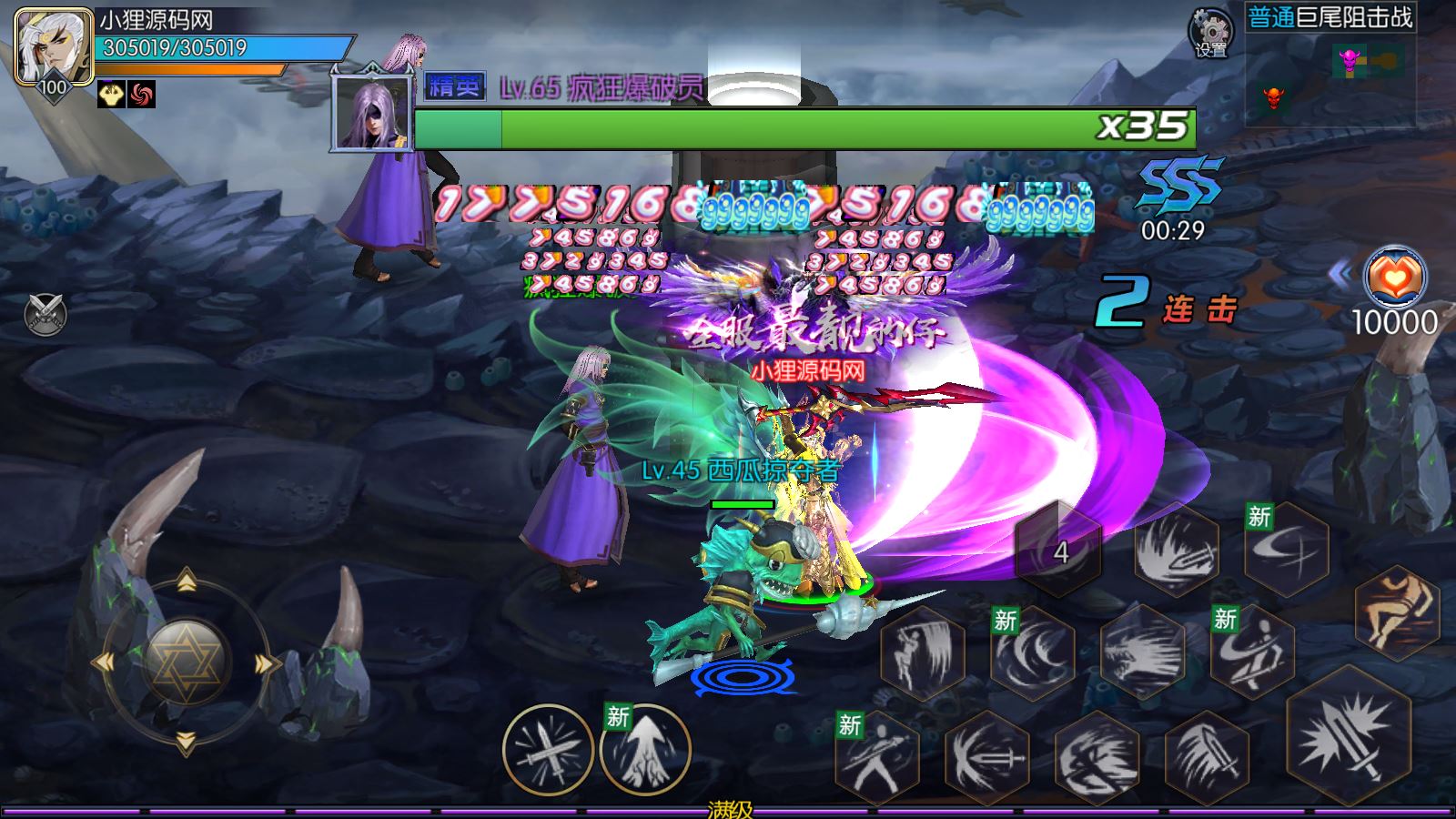This screenshot has height=819, width=1456.
Task: Expand the double-arrow panel beside the potion
Action: point(1340,273)
